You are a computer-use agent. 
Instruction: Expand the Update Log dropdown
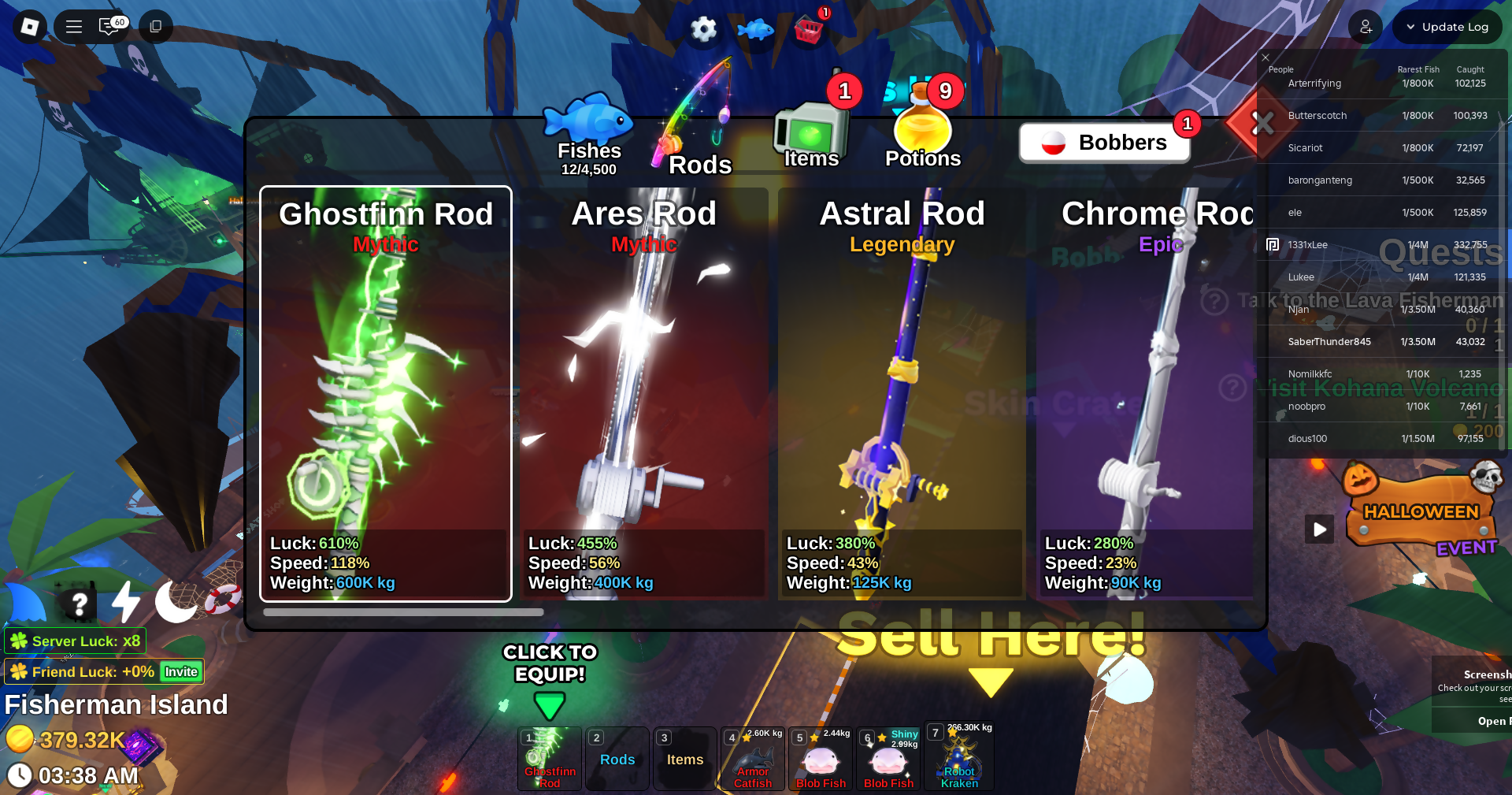click(x=1447, y=27)
